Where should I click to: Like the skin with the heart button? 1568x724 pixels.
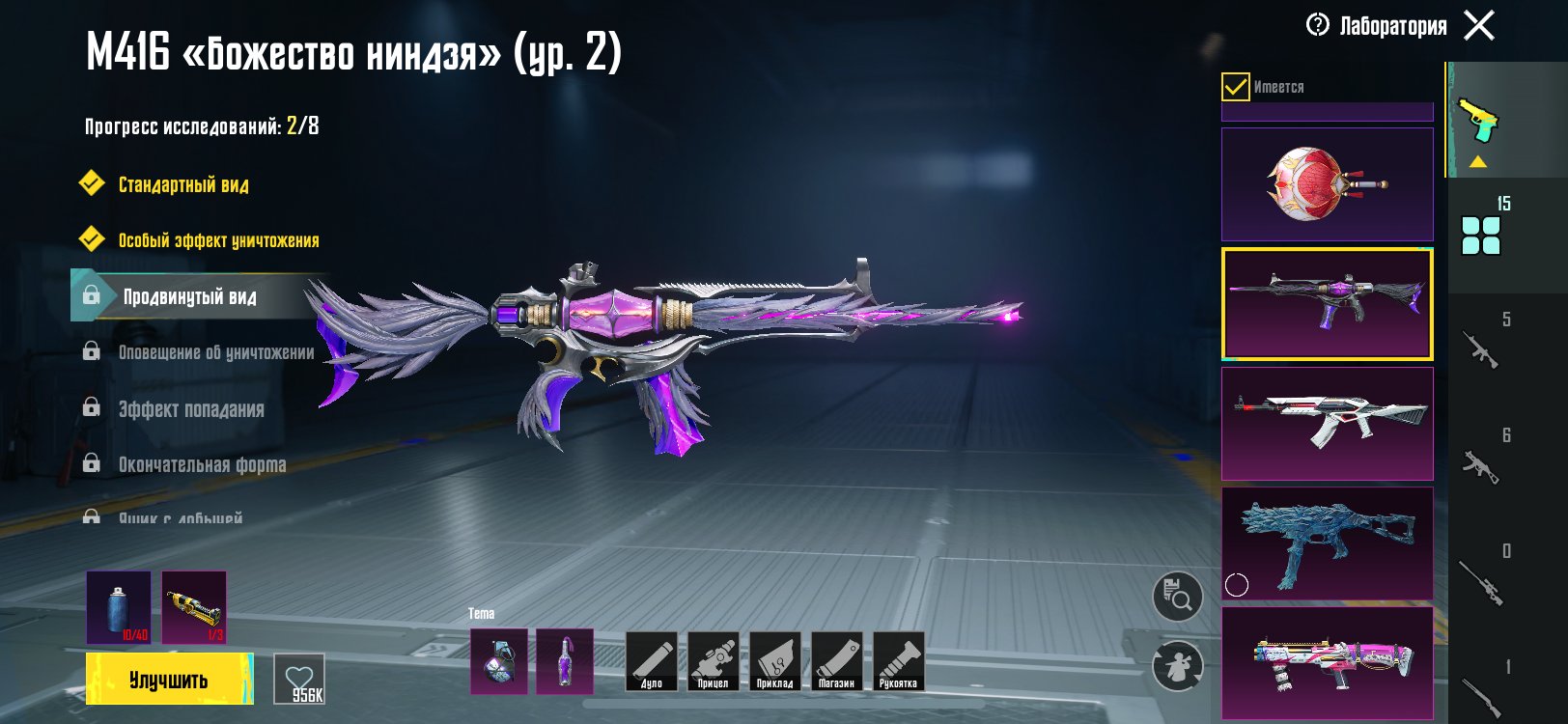coord(299,680)
